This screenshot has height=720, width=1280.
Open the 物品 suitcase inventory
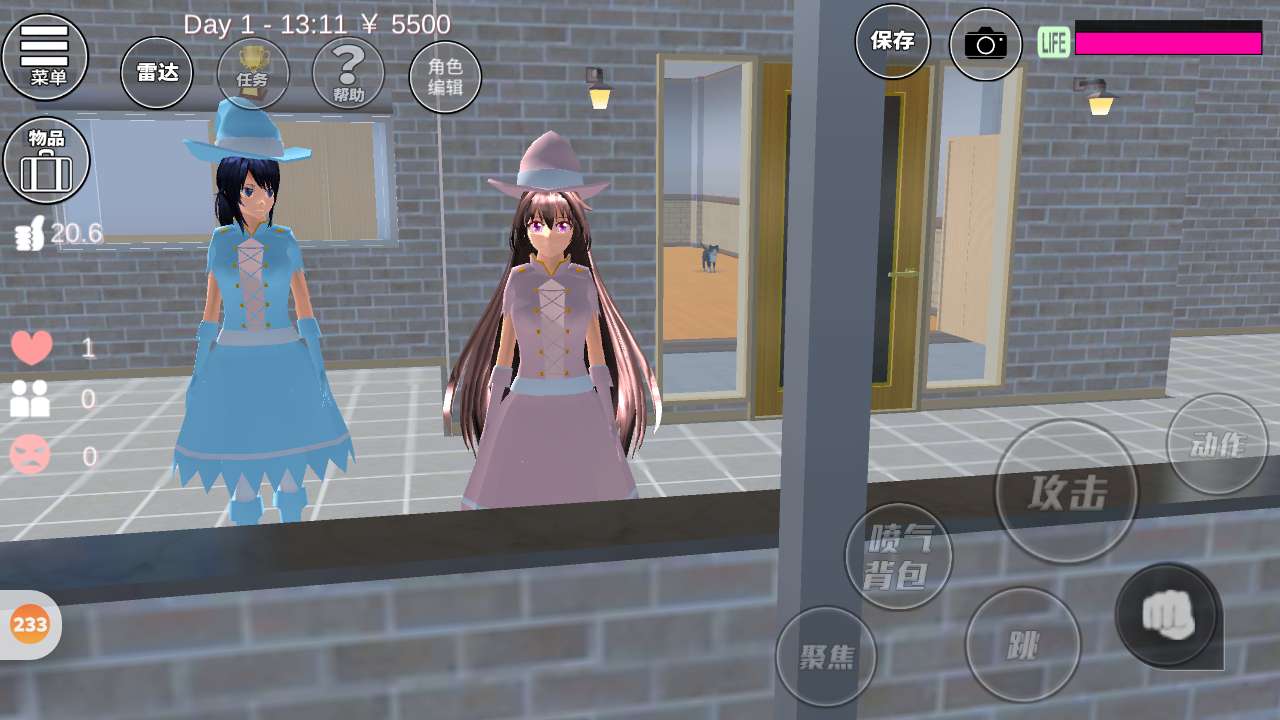click(46, 160)
